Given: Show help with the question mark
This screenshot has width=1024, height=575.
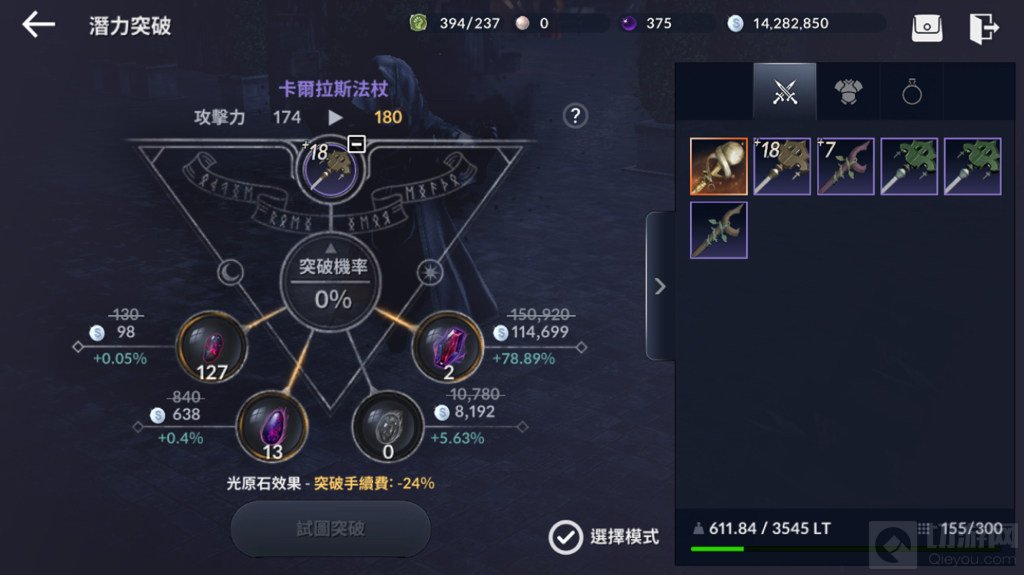Looking at the screenshot, I should pos(575,116).
